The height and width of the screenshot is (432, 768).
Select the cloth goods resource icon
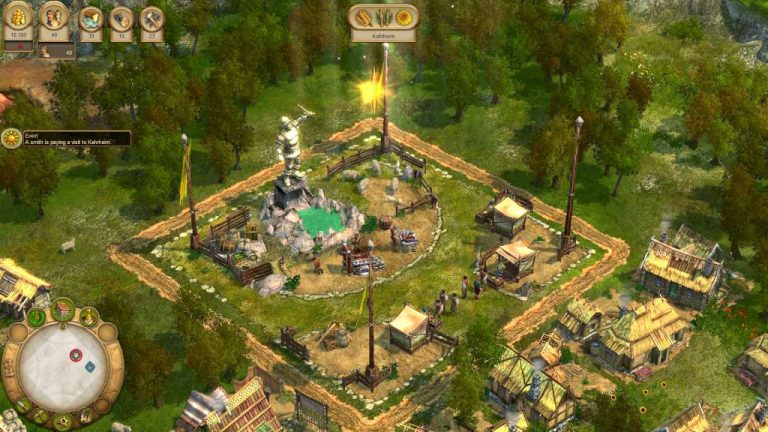pyautogui.click(x=91, y=19)
